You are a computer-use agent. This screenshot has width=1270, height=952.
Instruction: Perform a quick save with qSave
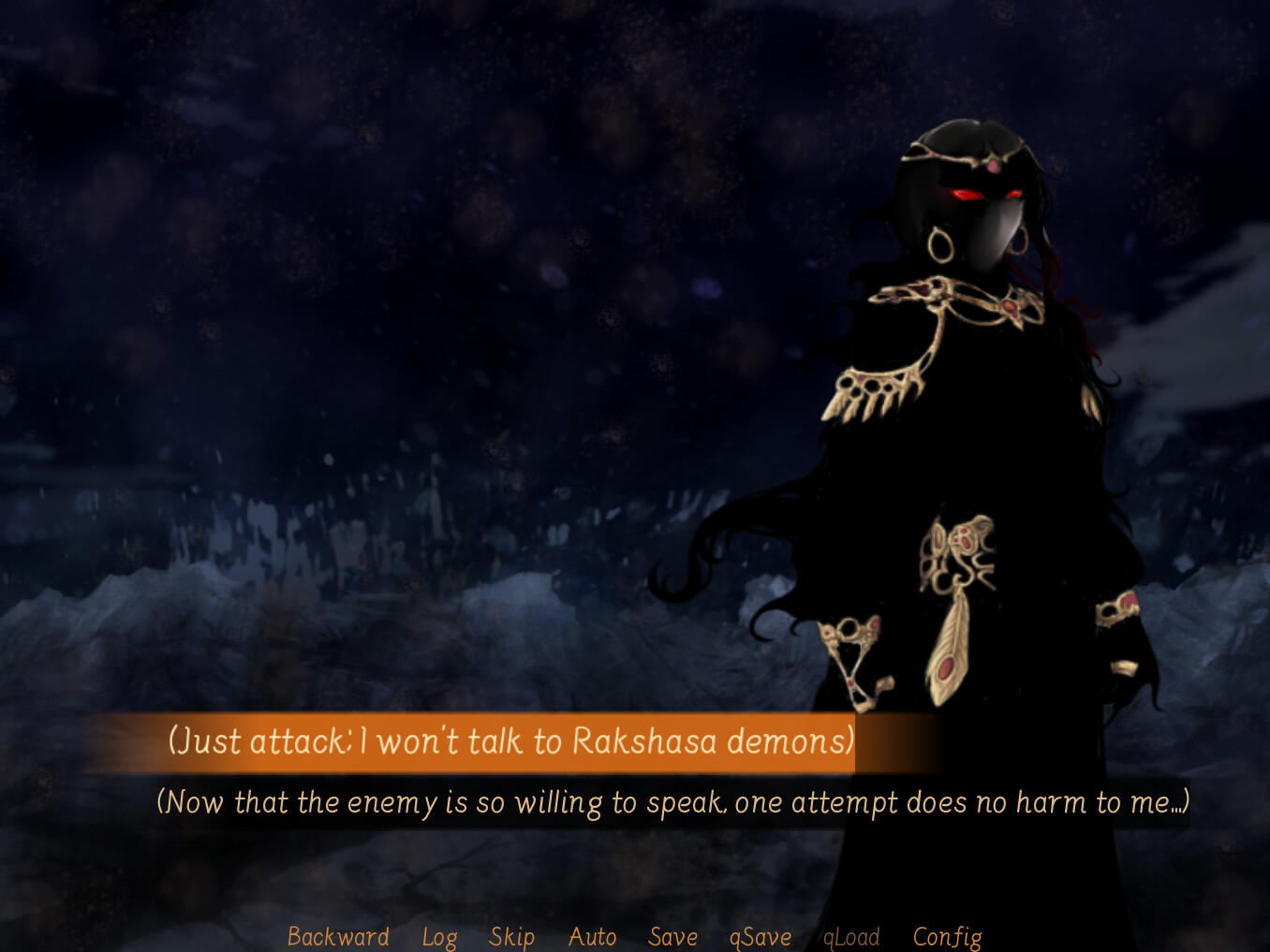click(x=761, y=935)
